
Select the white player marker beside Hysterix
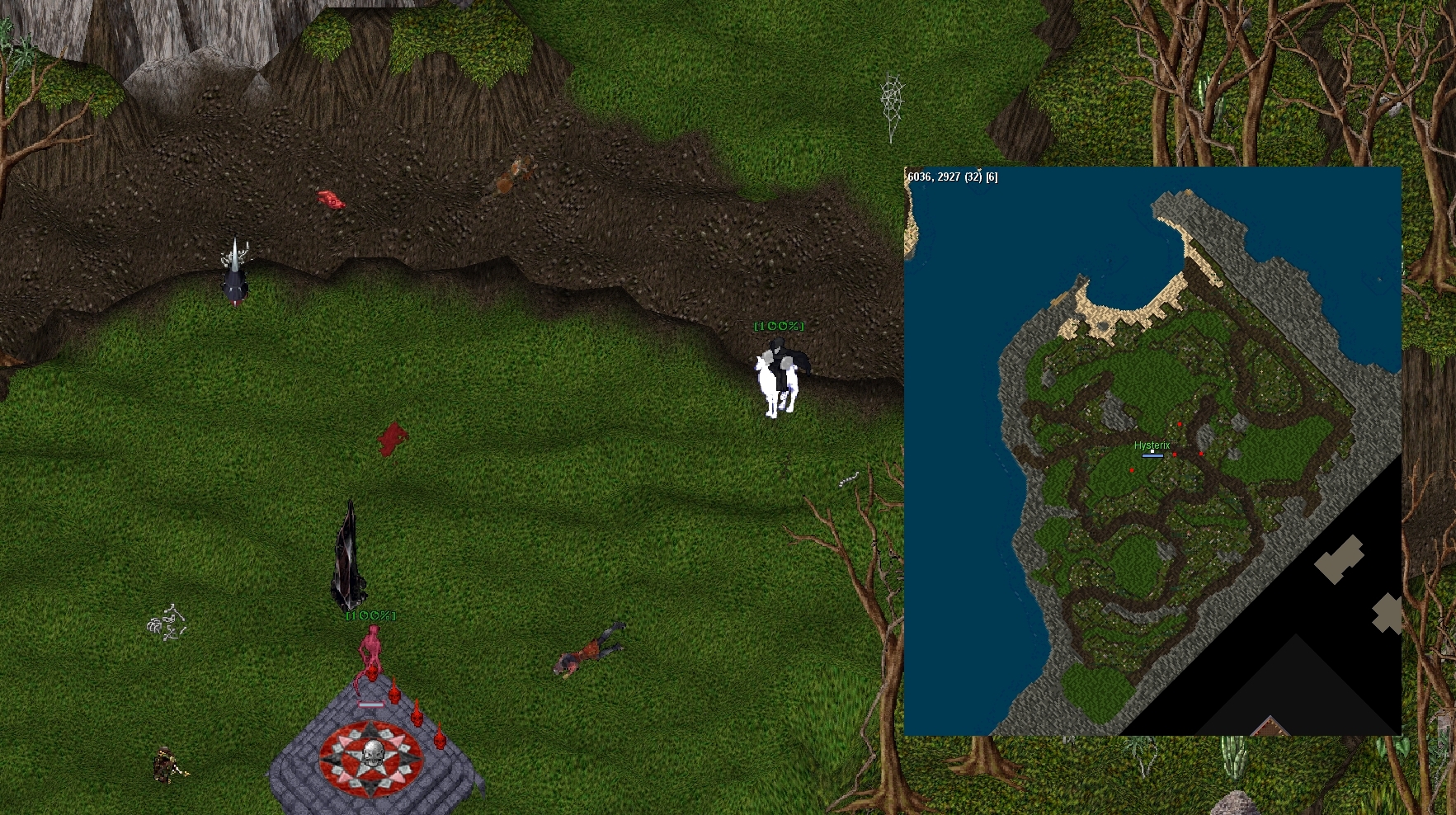point(1152,451)
